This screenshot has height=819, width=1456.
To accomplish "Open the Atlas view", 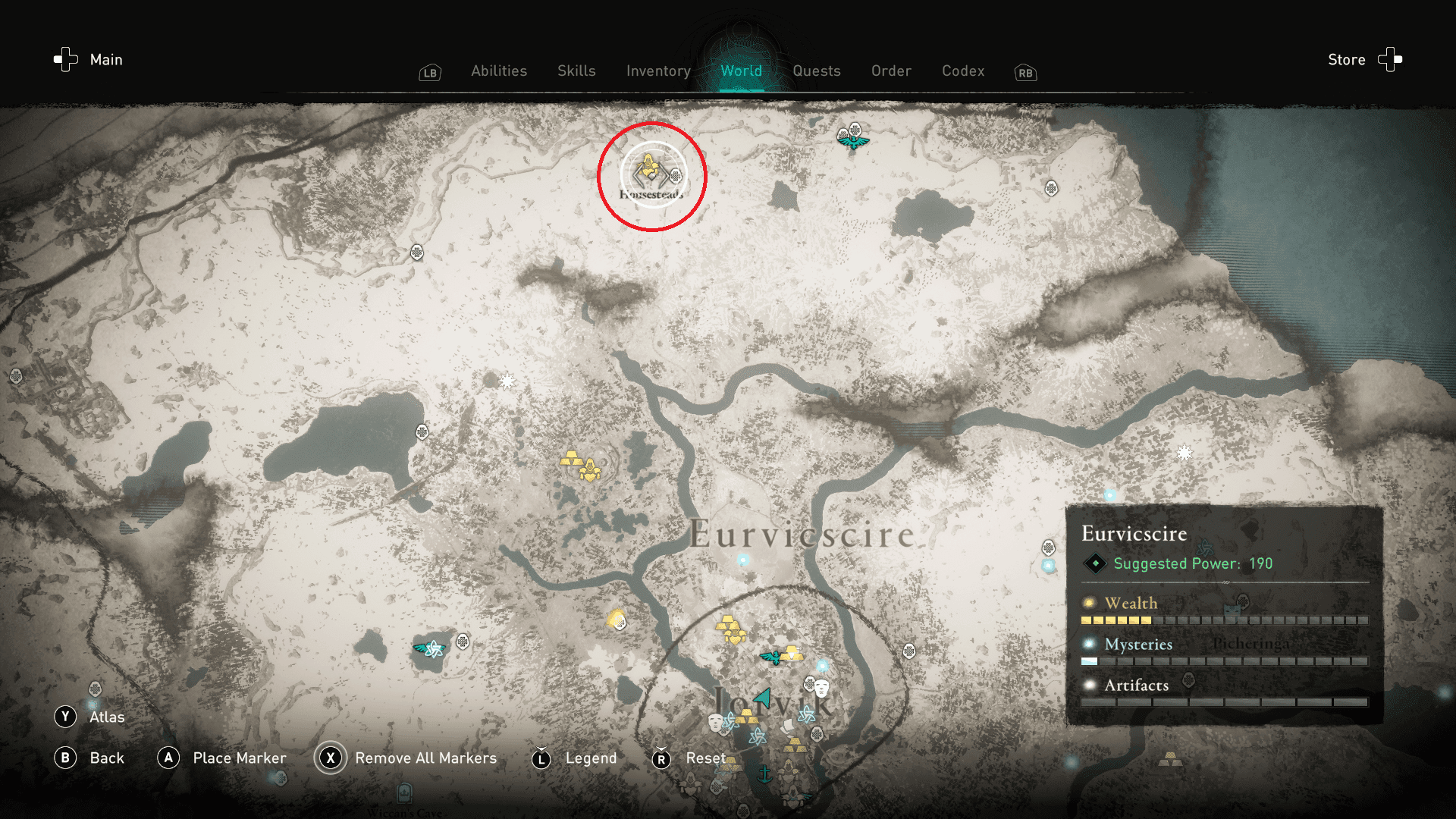I will click(108, 716).
